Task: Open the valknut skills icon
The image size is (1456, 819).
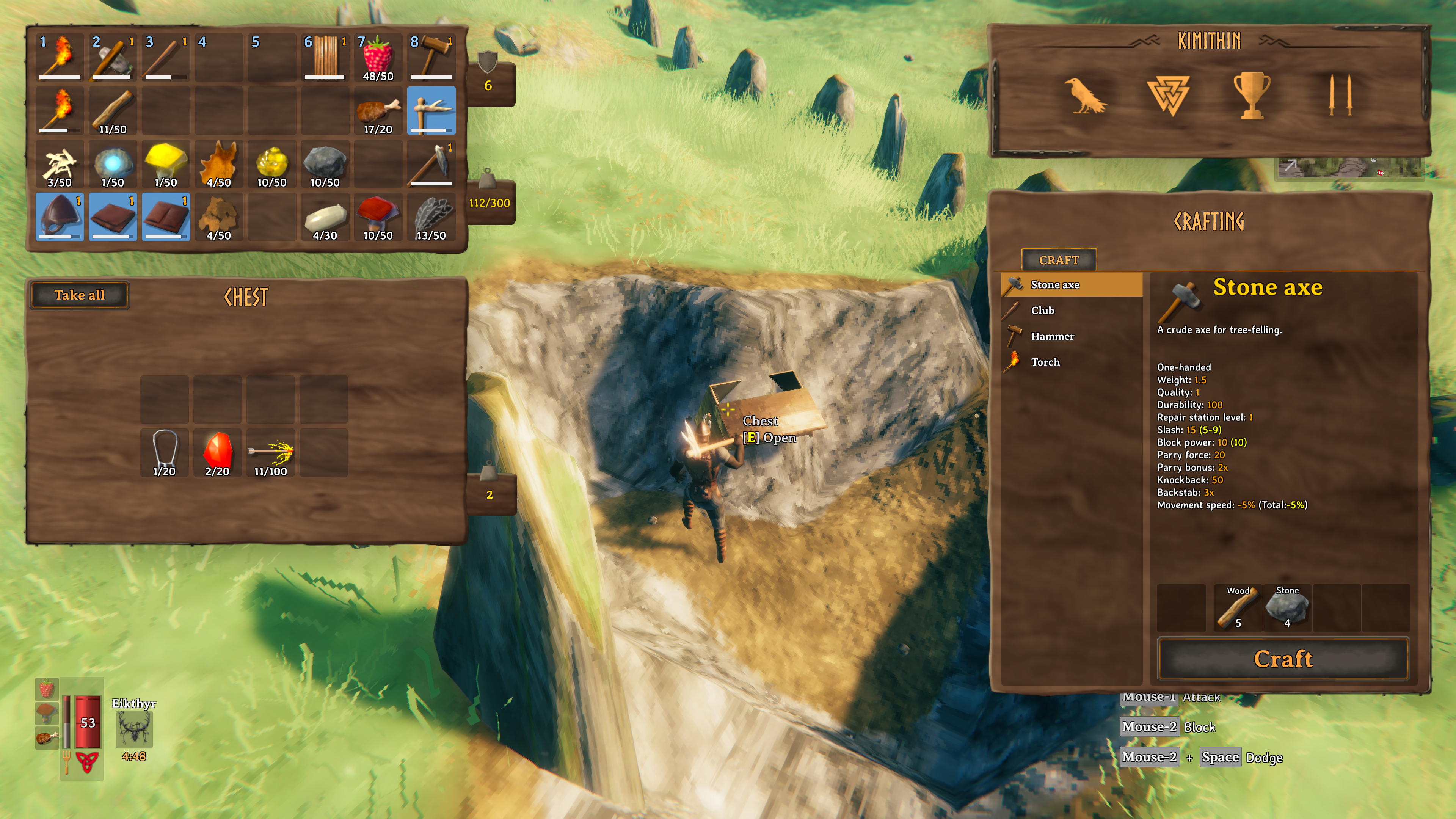Action: click(x=1168, y=96)
